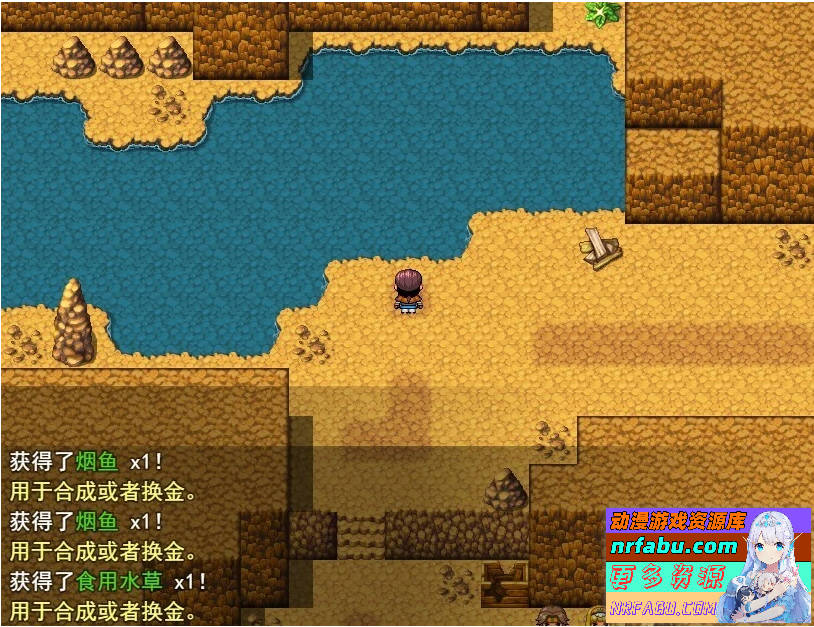Click the nrfabu.com watermark banner
Viewport: 814px width, 627px height.
click(673, 547)
